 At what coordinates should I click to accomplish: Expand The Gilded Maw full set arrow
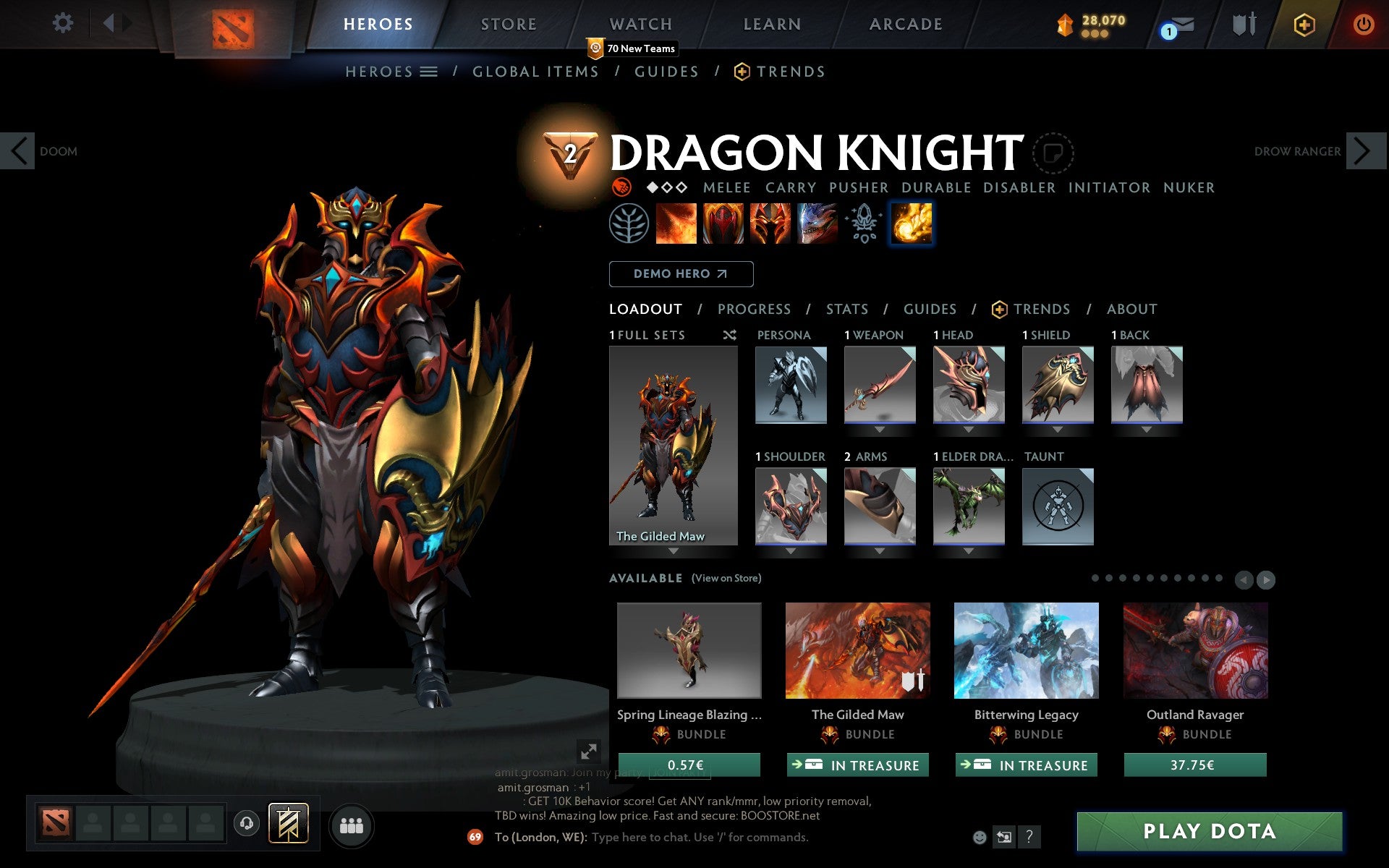[673, 550]
